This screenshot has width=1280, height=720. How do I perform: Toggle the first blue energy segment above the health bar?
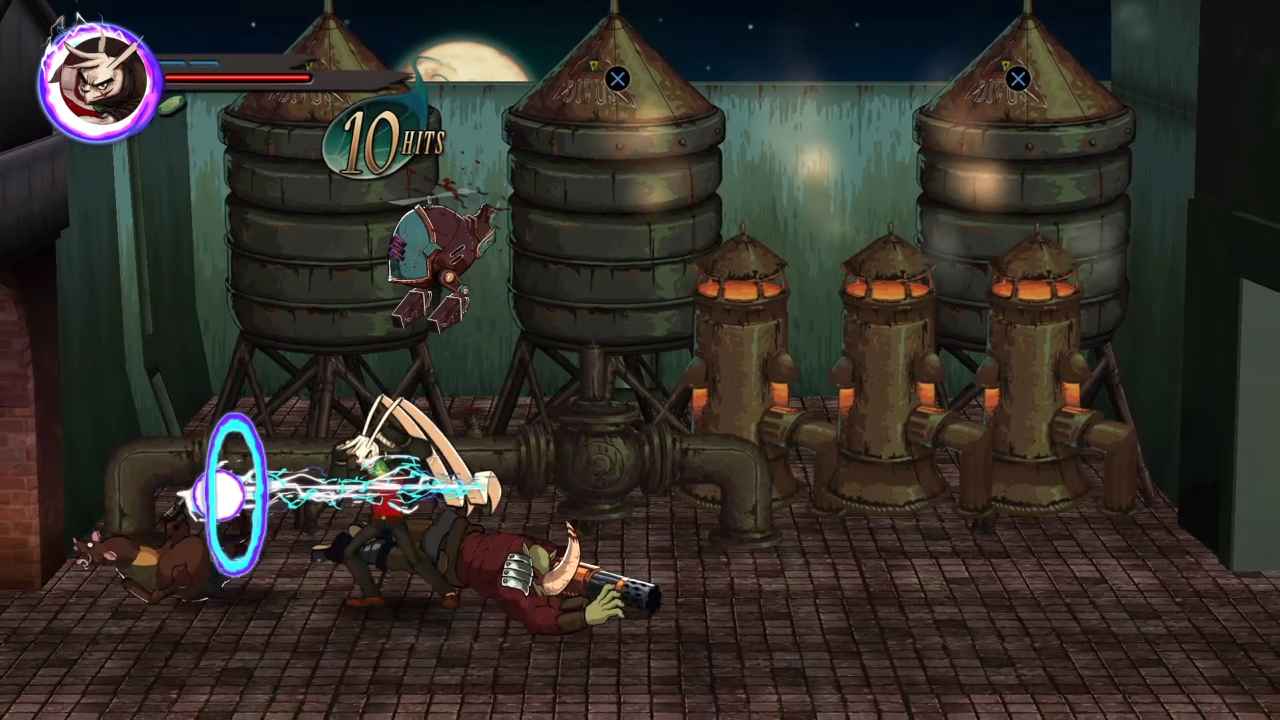coord(177,64)
